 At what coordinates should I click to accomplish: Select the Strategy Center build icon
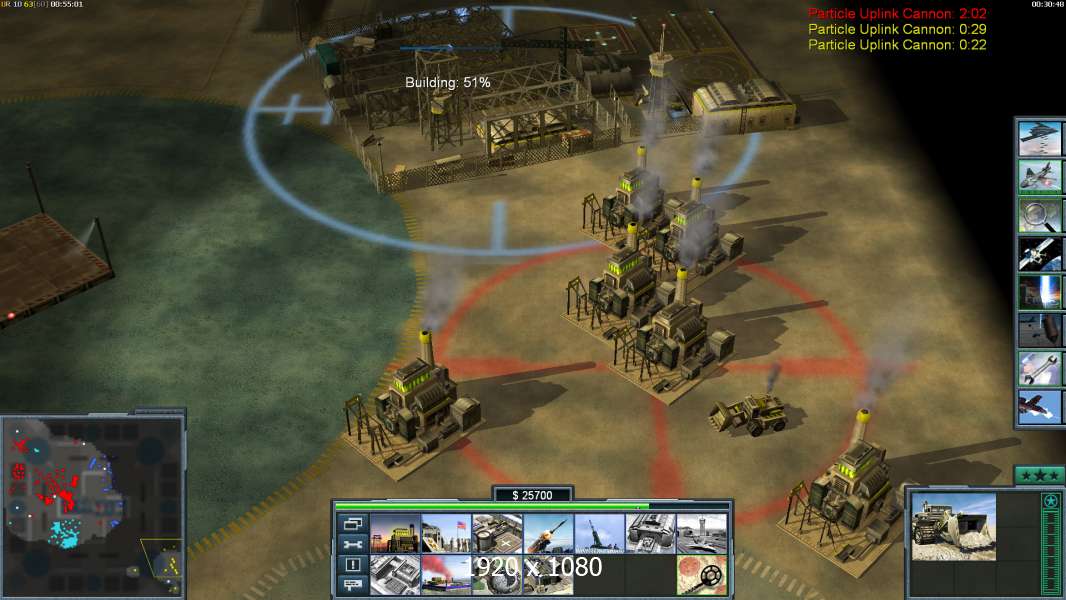click(395, 575)
